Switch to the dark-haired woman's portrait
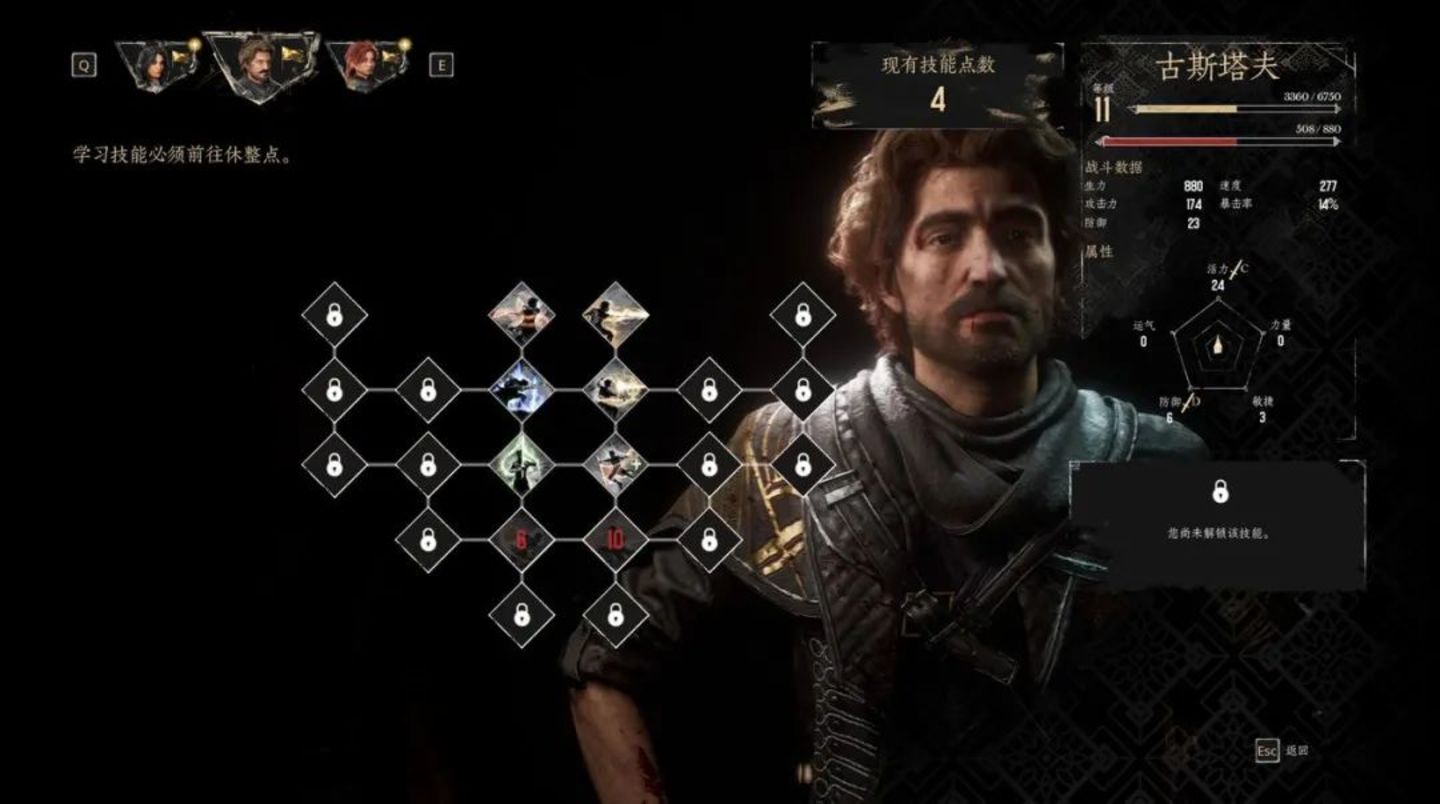The image size is (1440, 804). [x=154, y=66]
